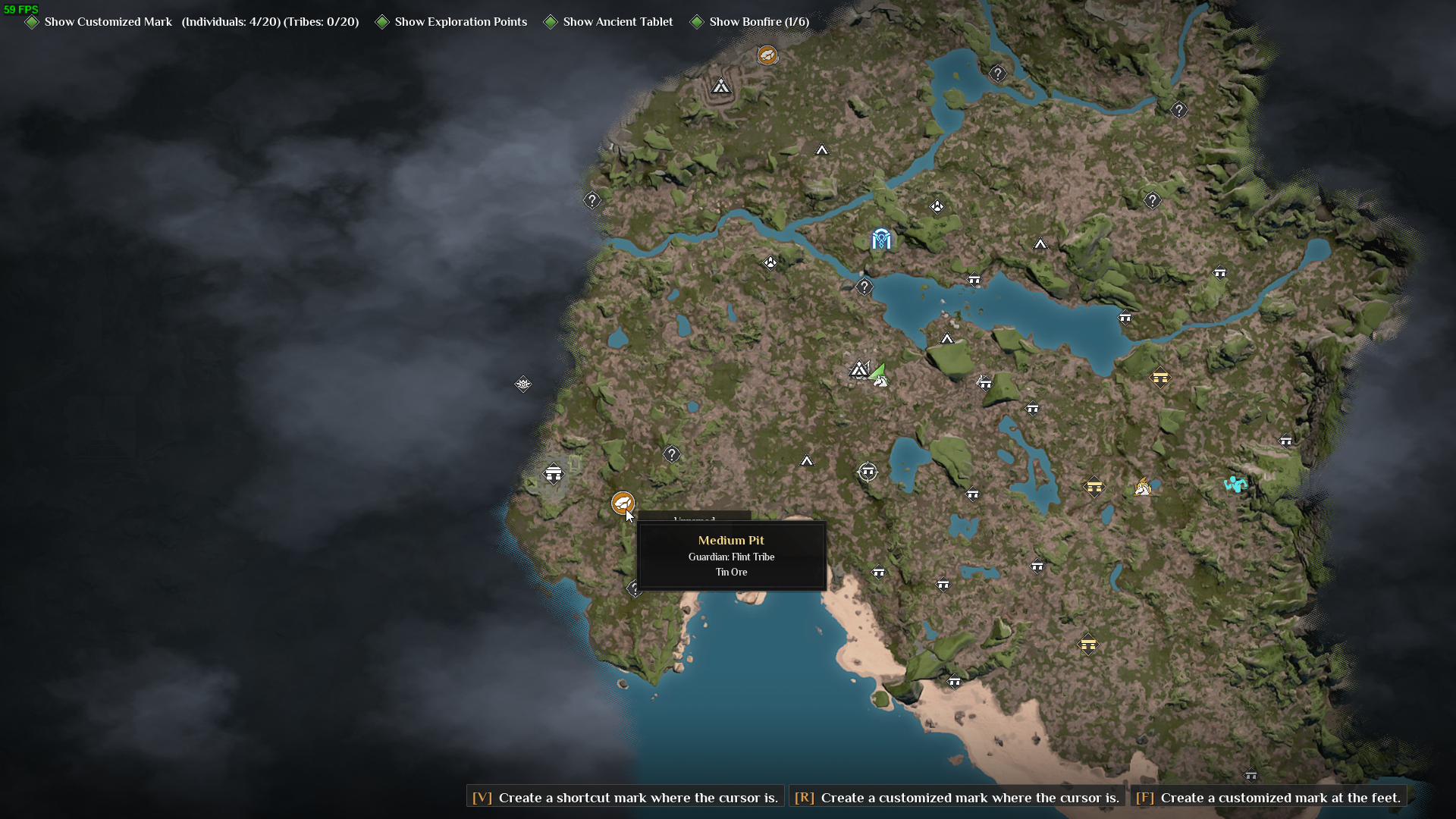Select the white ruins icon at the map top

tap(720, 86)
